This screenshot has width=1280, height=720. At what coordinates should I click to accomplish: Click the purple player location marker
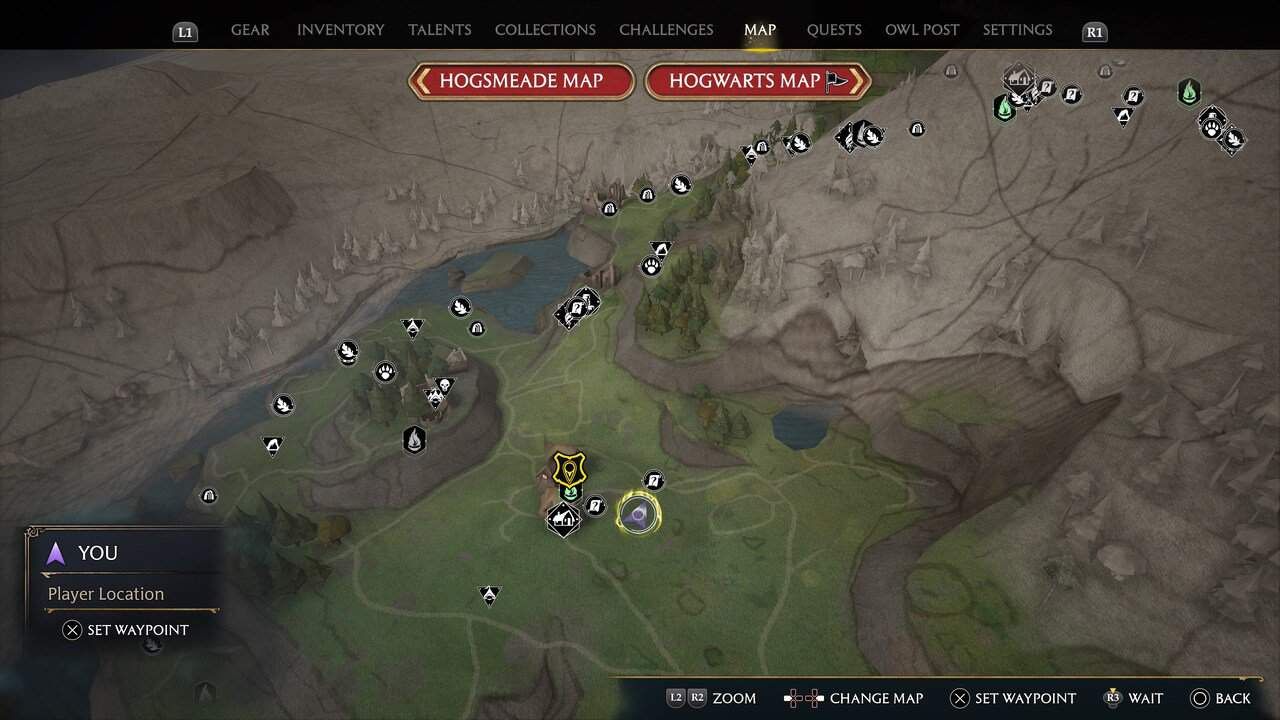point(637,515)
